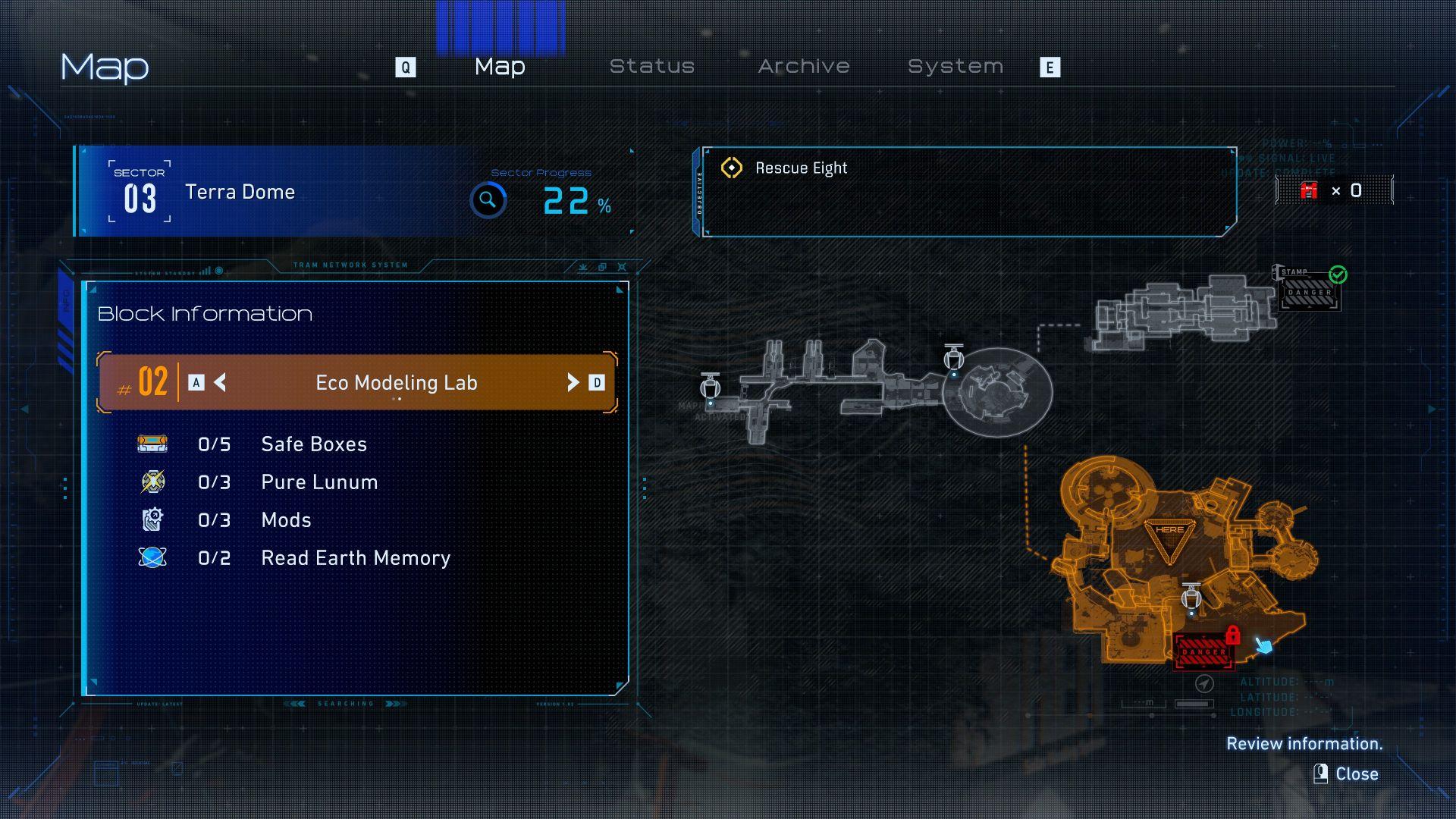The height and width of the screenshot is (819, 1456).
Task: Click the Rescue Eight objective panel
Action: pyautogui.click(x=968, y=191)
